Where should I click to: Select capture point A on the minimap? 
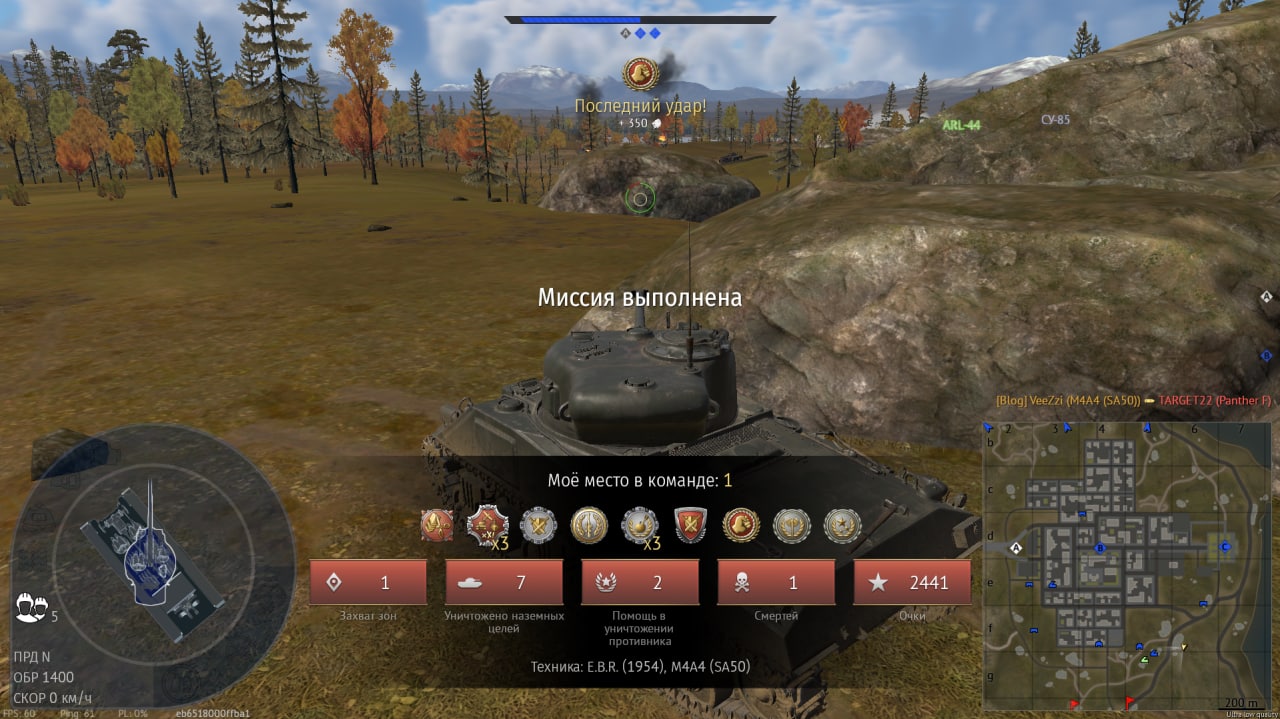tap(1017, 548)
